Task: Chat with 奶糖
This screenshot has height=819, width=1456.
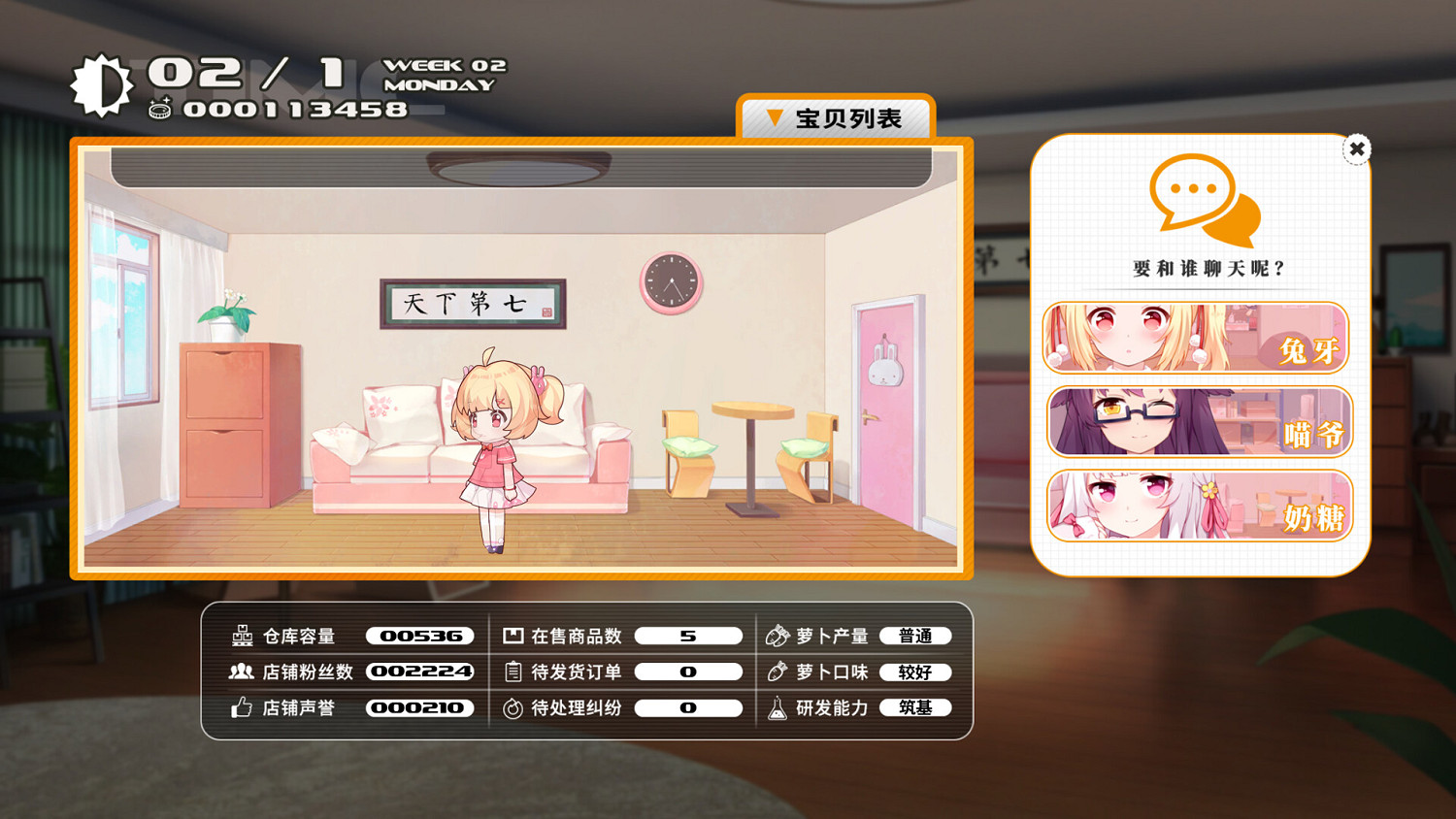Action: 1198,506
